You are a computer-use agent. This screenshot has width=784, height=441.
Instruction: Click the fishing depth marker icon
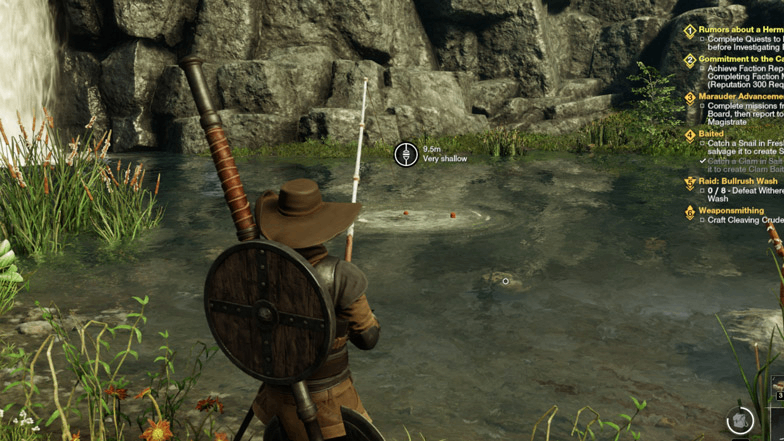tap(406, 154)
